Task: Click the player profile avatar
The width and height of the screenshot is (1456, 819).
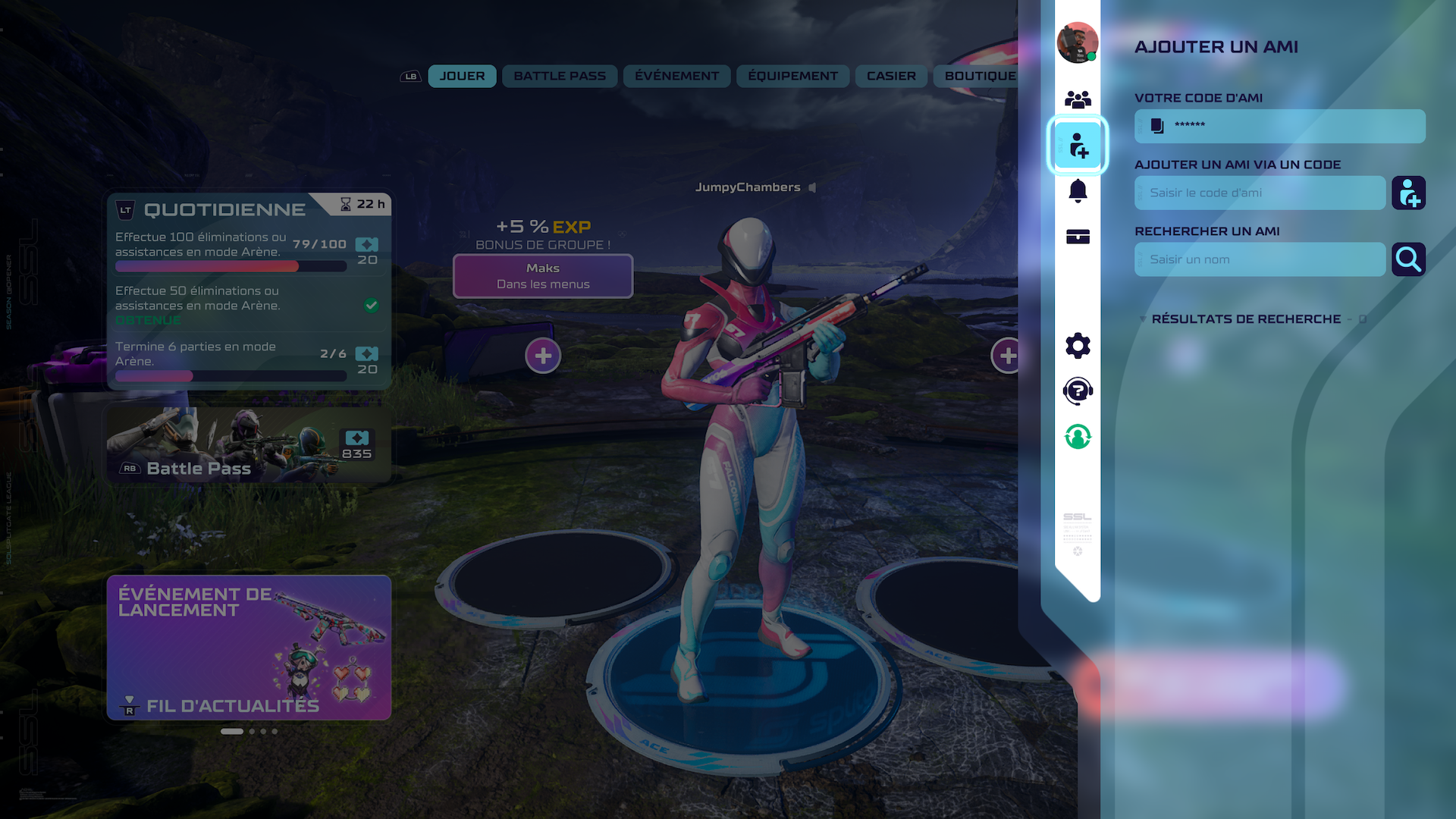Action: click(x=1077, y=42)
